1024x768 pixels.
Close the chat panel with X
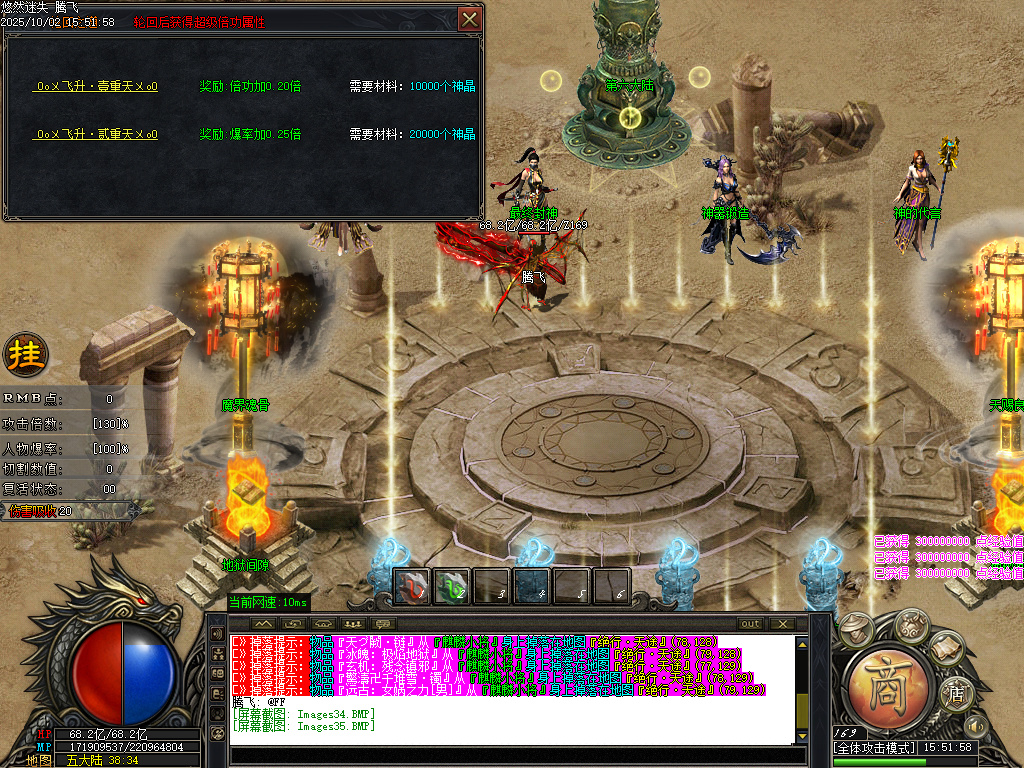(783, 624)
